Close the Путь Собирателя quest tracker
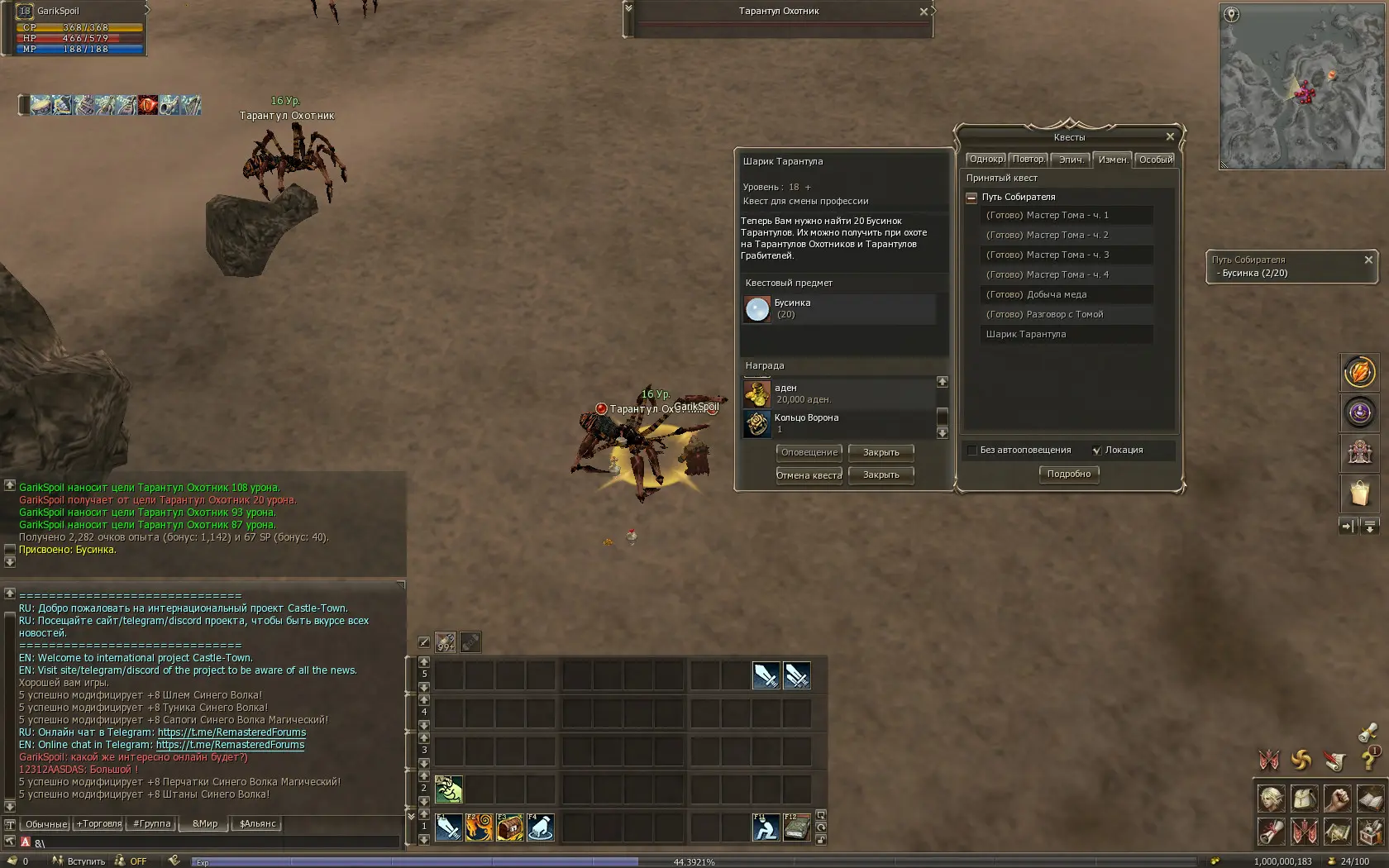Screen dimensions: 1389x868 1368,260
